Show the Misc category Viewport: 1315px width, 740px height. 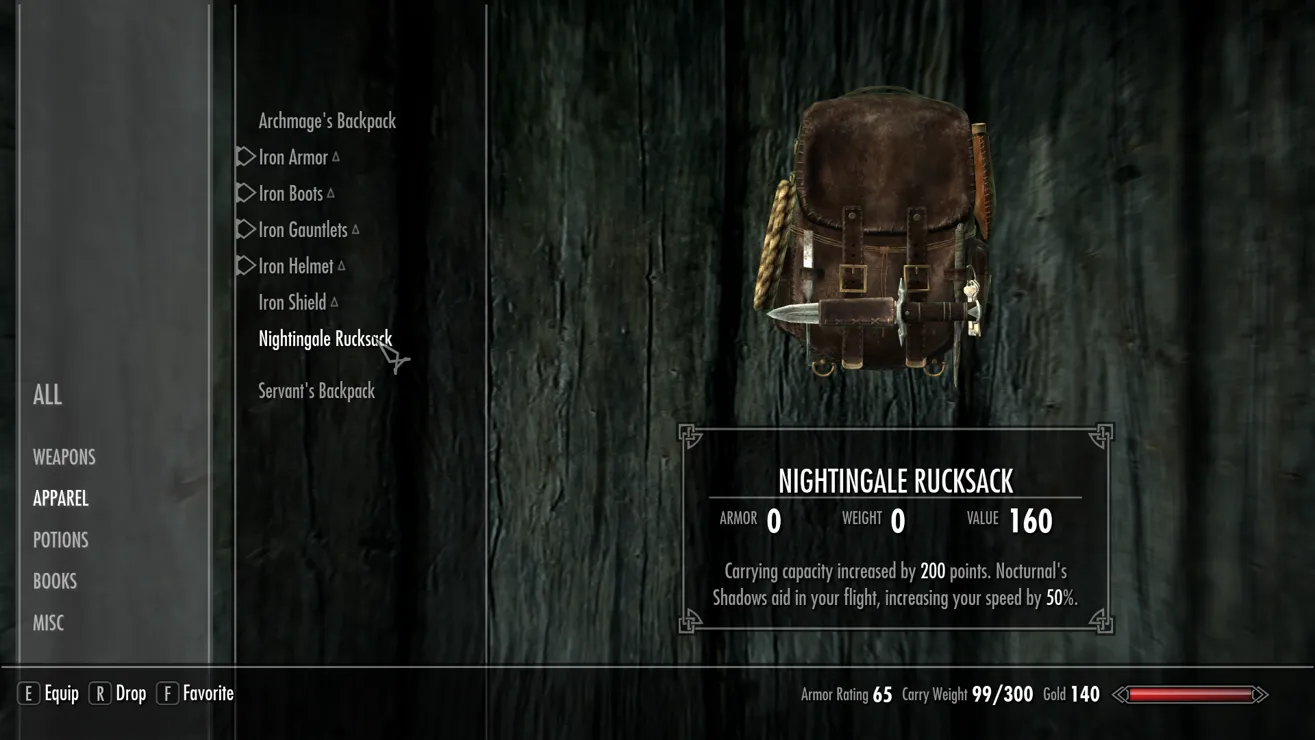[x=48, y=623]
